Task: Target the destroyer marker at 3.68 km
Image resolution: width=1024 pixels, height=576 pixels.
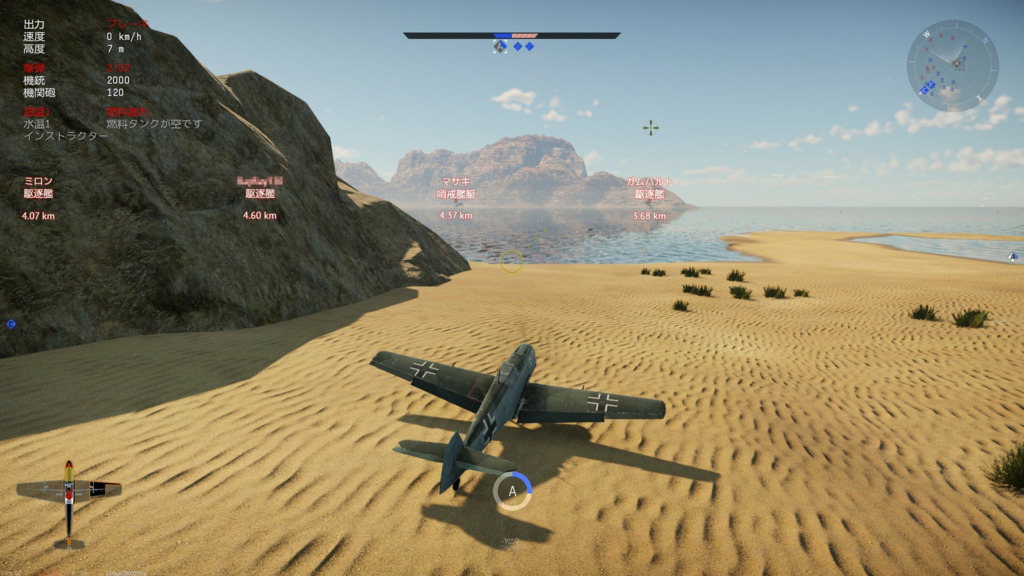Action: pyautogui.click(x=649, y=193)
